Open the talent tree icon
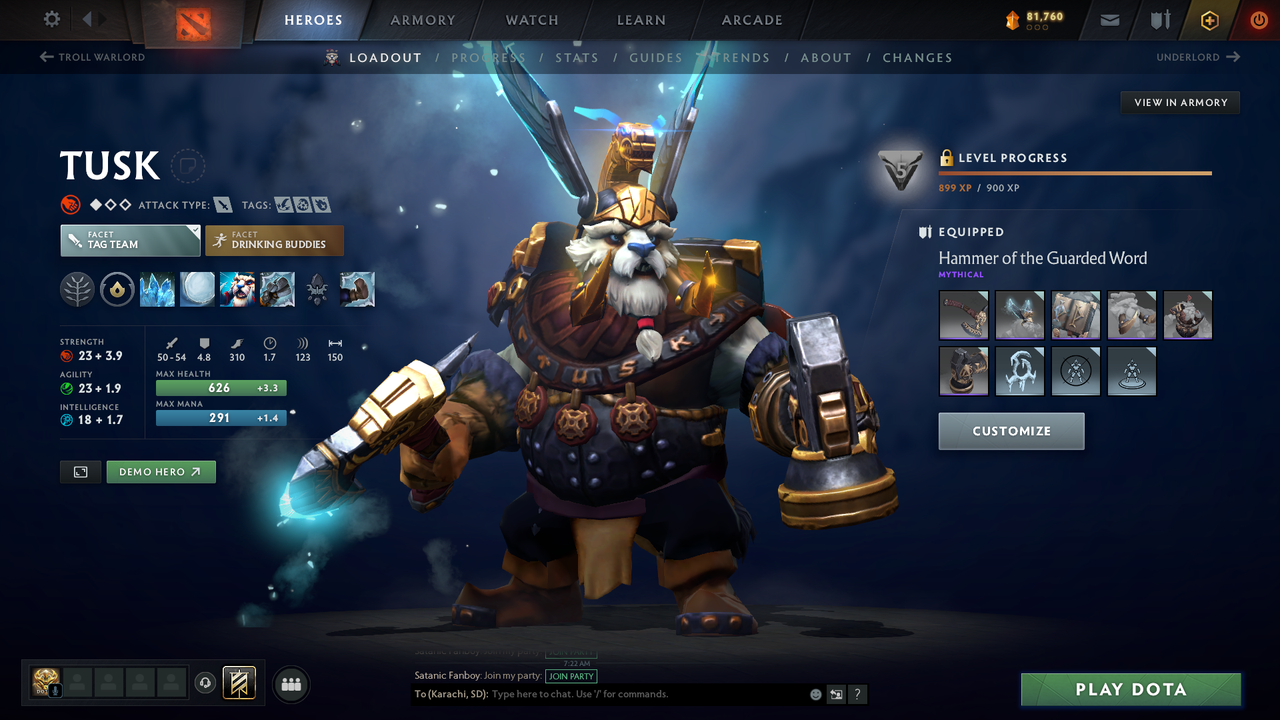Screen dimensions: 1280x720 tap(77, 289)
